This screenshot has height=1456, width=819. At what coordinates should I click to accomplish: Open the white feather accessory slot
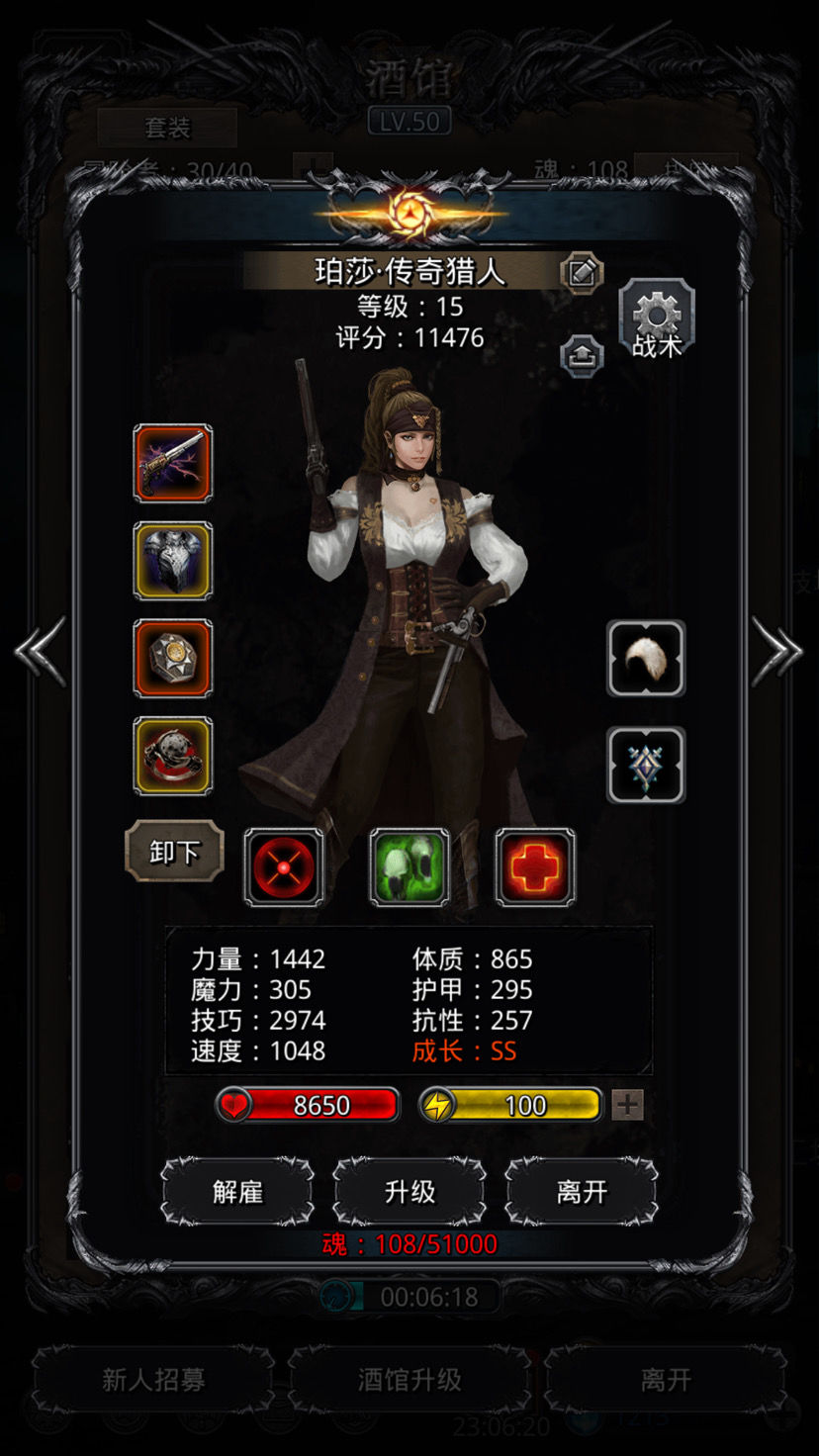coord(646,659)
